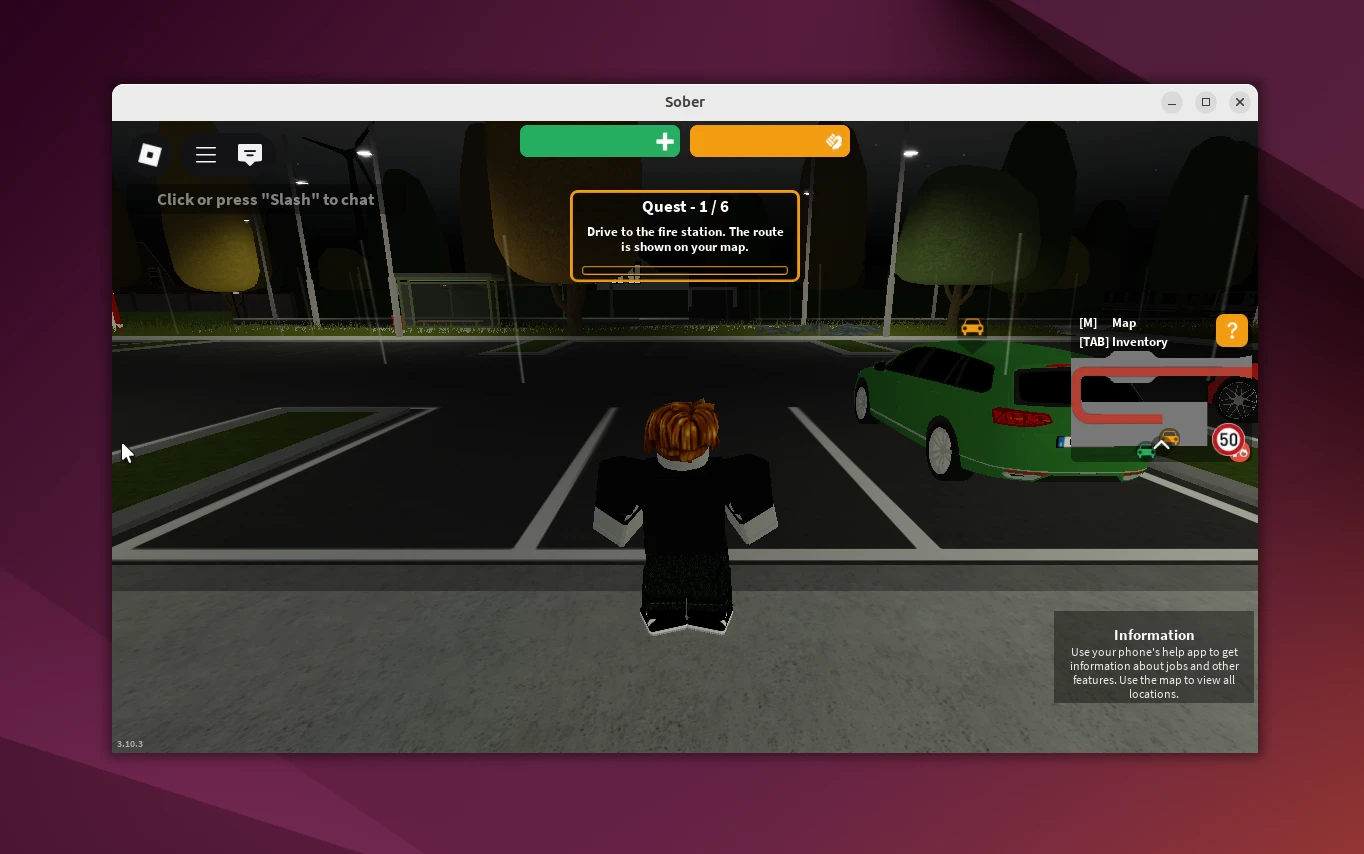Click the plus icon on the green button
This screenshot has width=1364, height=854.
664,142
